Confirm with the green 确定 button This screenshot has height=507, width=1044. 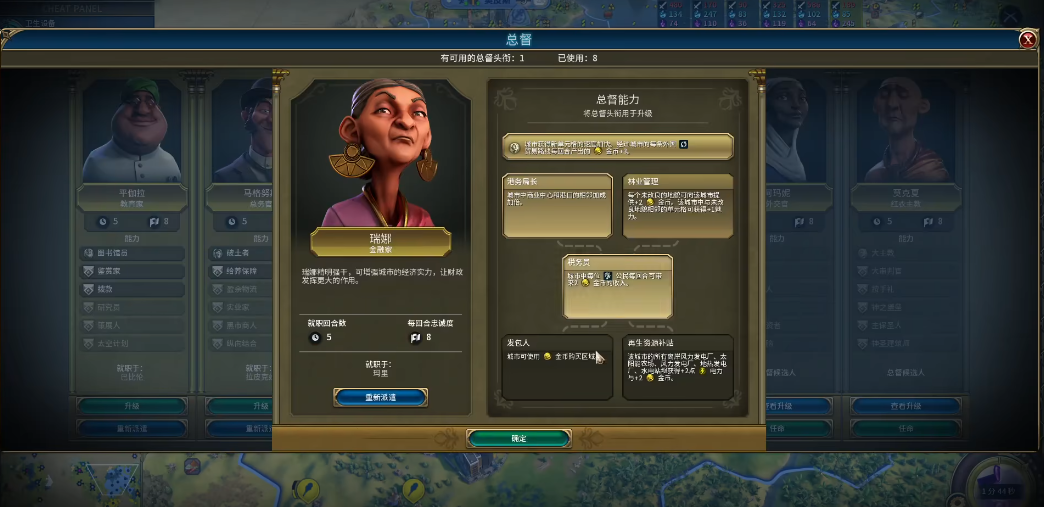coord(518,438)
